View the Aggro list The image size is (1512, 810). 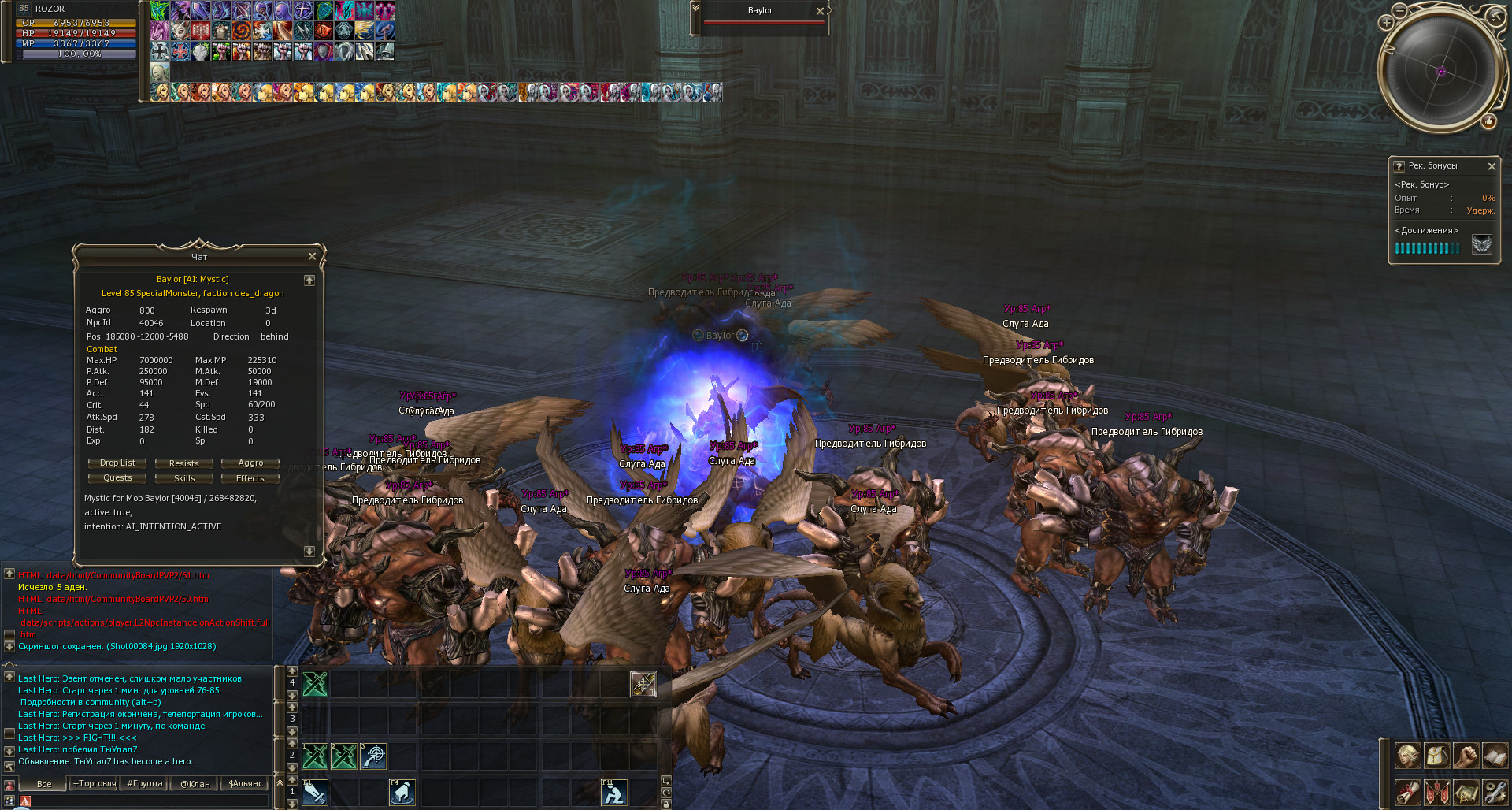click(250, 463)
